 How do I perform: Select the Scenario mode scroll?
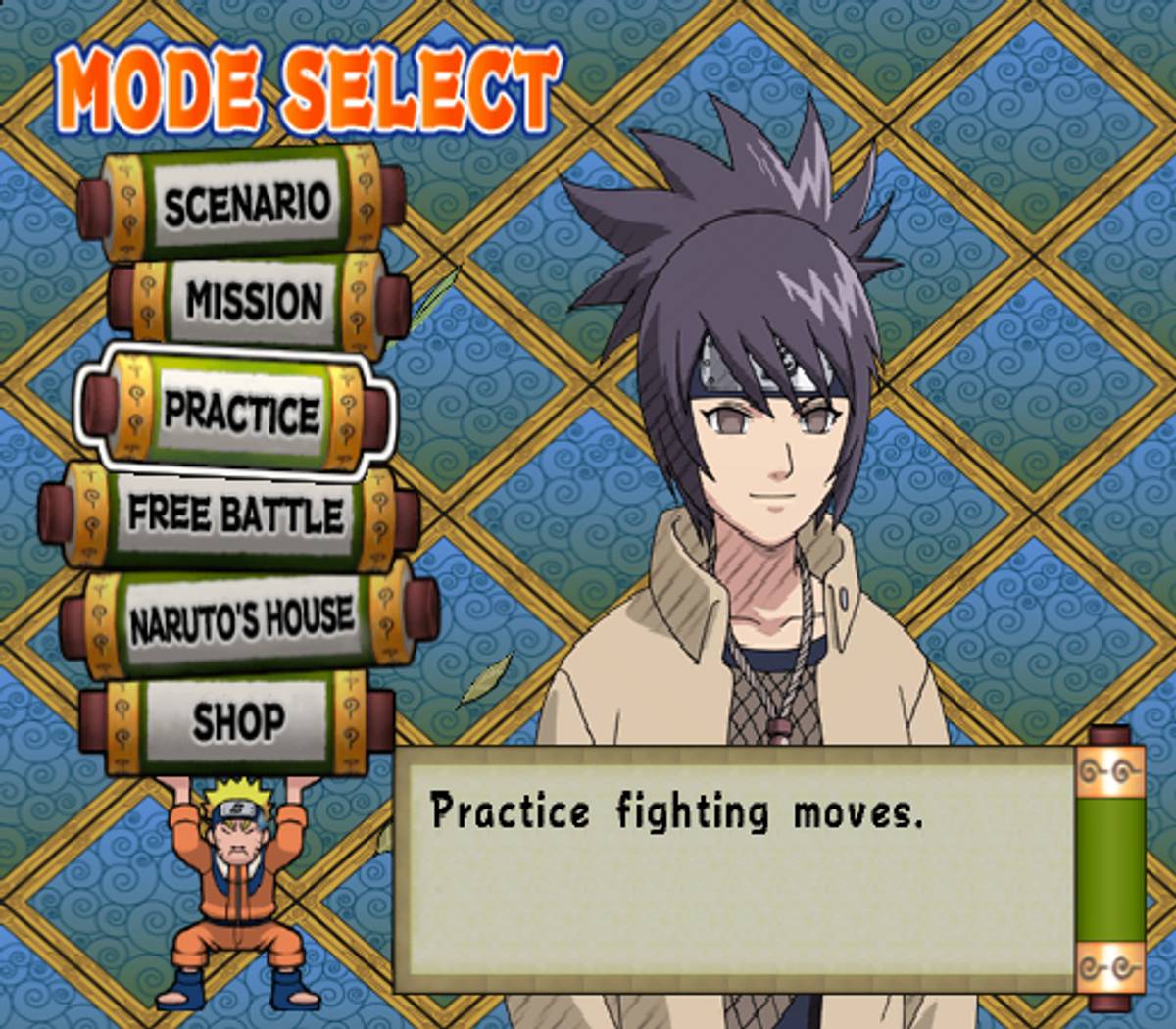click(x=245, y=204)
